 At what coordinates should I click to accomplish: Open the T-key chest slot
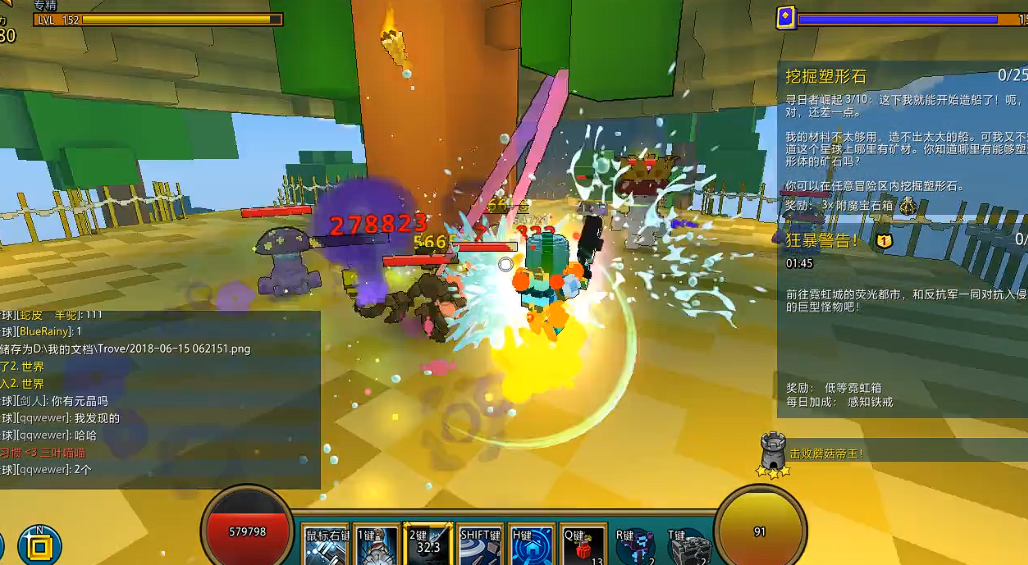(x=688, y=547)
